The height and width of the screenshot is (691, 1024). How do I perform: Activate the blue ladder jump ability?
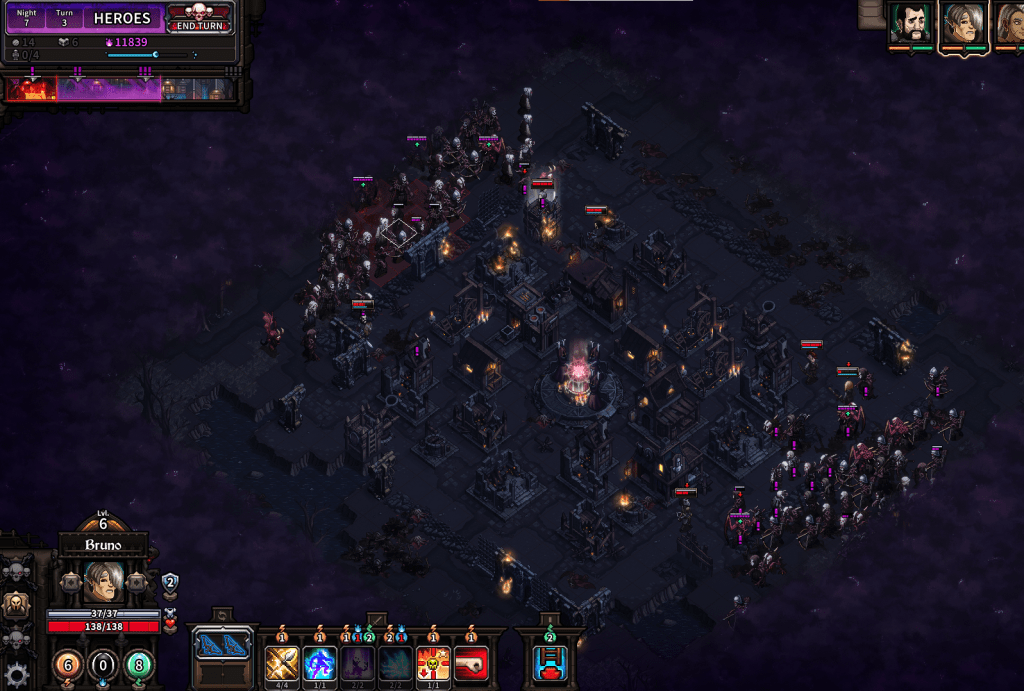(x=549, y=662)
